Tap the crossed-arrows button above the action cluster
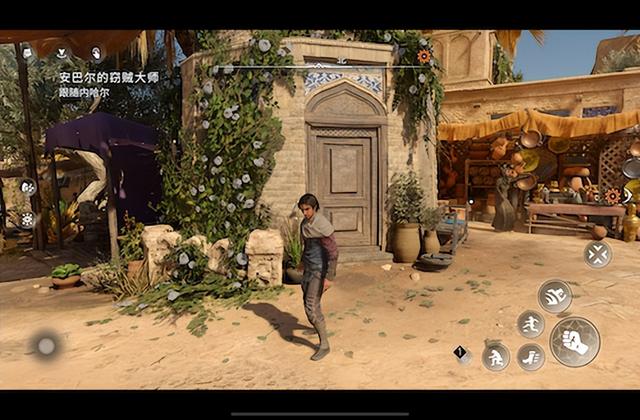The height and width of the screenshot is (420, 640). [x=597, y=254]
